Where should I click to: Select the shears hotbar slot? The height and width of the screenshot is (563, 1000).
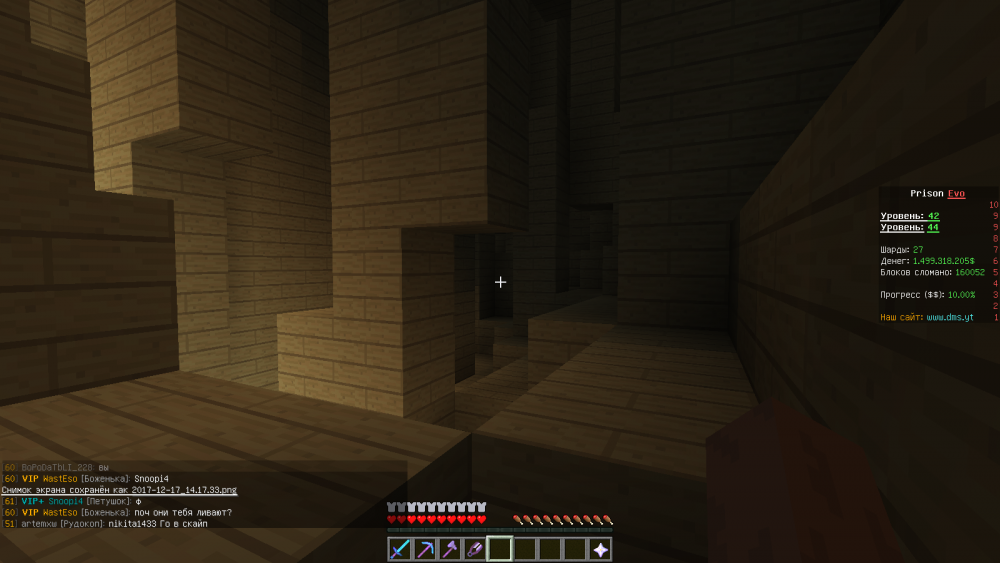475,549
